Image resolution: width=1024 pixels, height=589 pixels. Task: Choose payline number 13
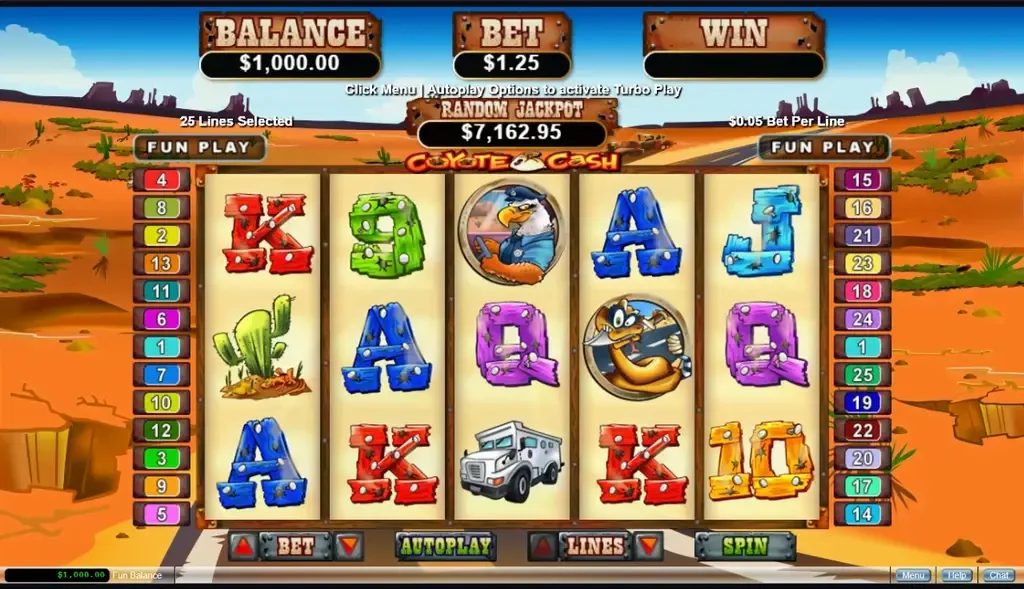(x=161, y=264)
